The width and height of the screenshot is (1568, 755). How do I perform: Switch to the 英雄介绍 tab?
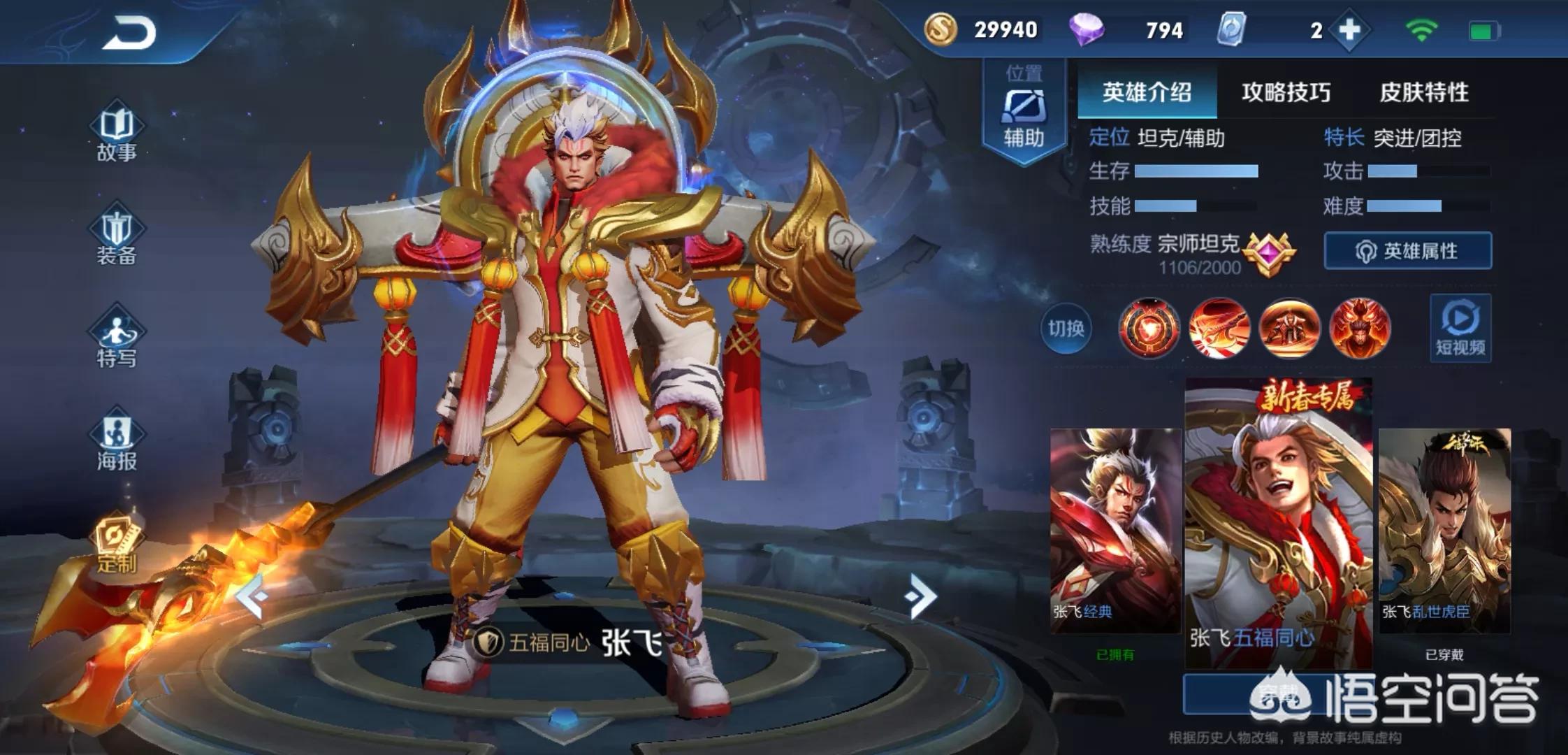(1147, 92)
